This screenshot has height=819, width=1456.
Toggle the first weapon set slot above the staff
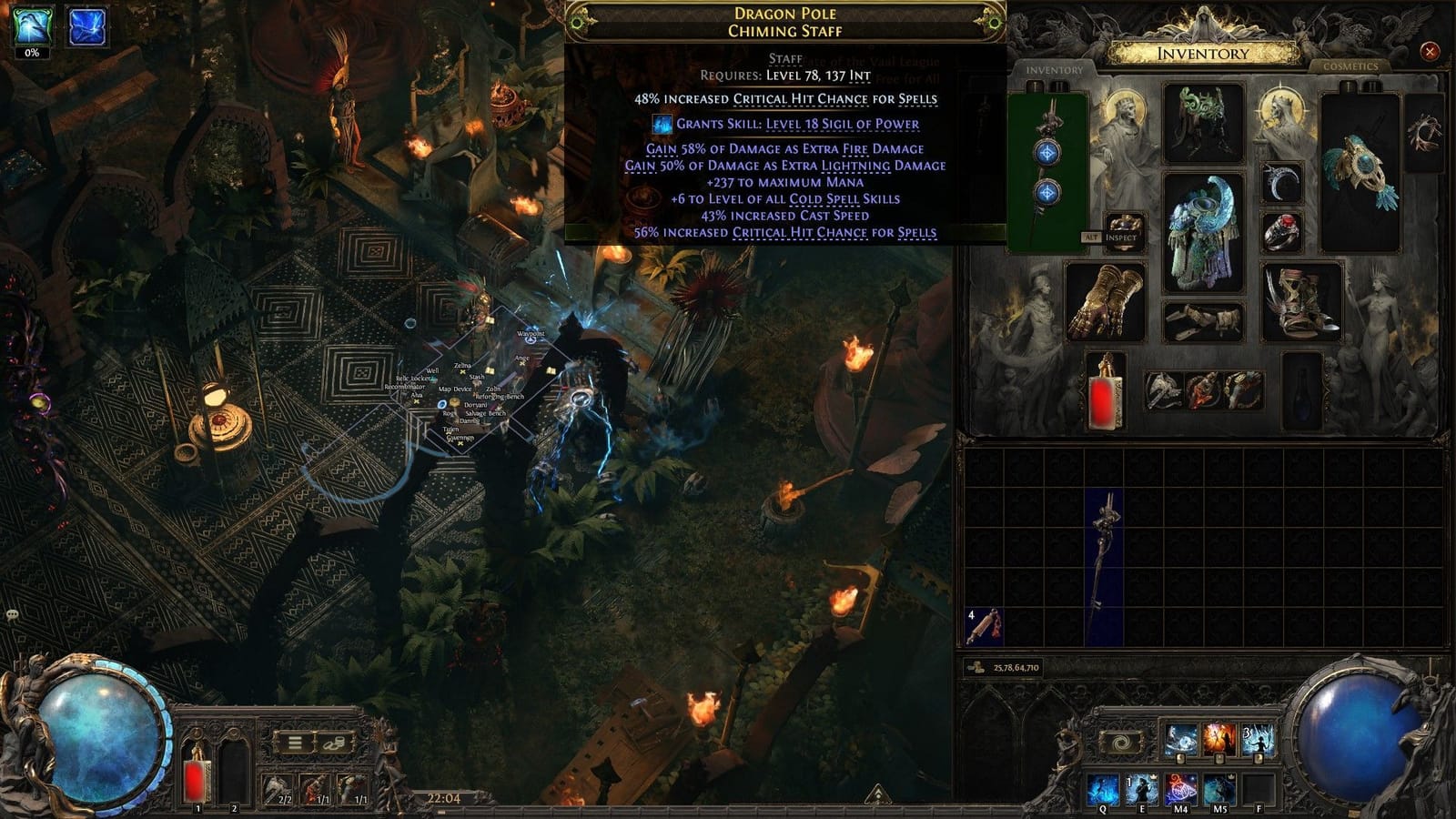tap(1036, 87)
